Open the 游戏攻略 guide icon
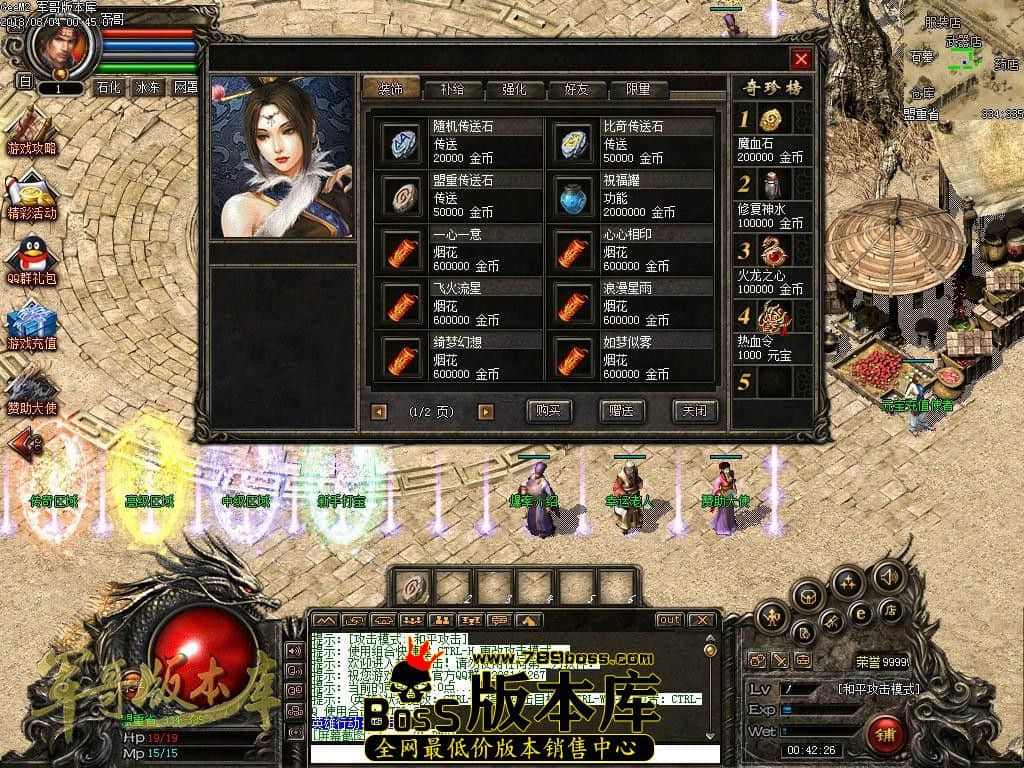Screen dimensions: 1024x768 coord(31,133)
